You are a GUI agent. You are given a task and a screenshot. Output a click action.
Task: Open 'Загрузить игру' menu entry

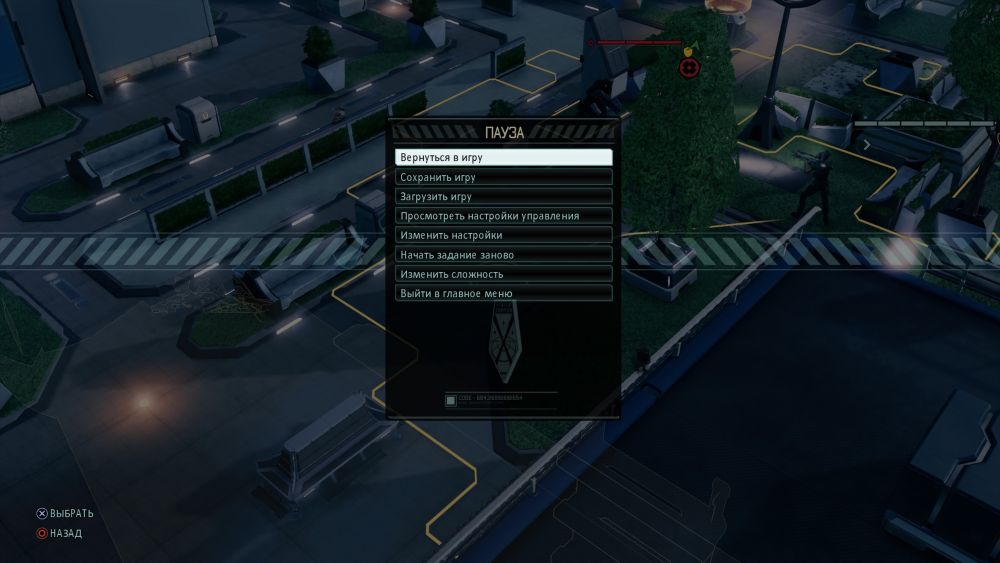tap(503, 196)
